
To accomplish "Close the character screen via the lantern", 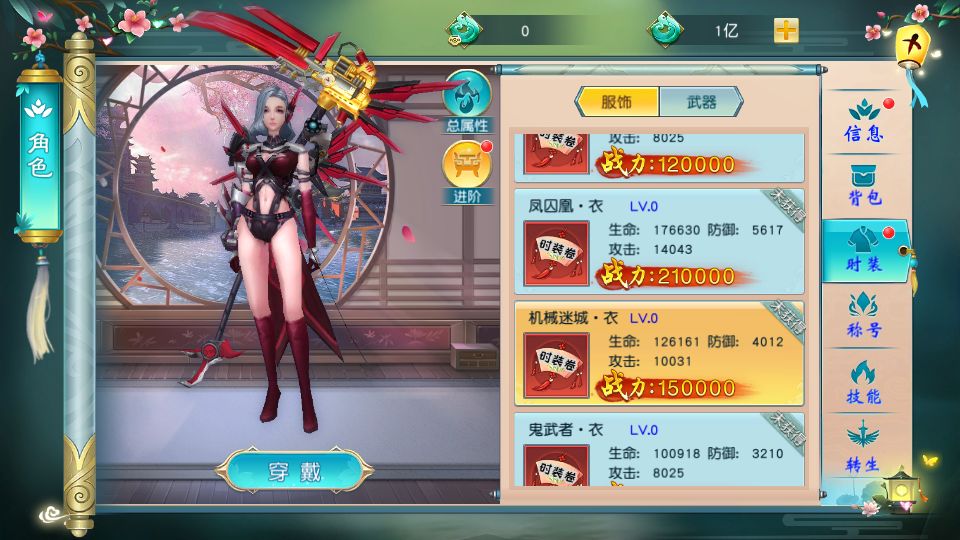I will tap(912, 44).
